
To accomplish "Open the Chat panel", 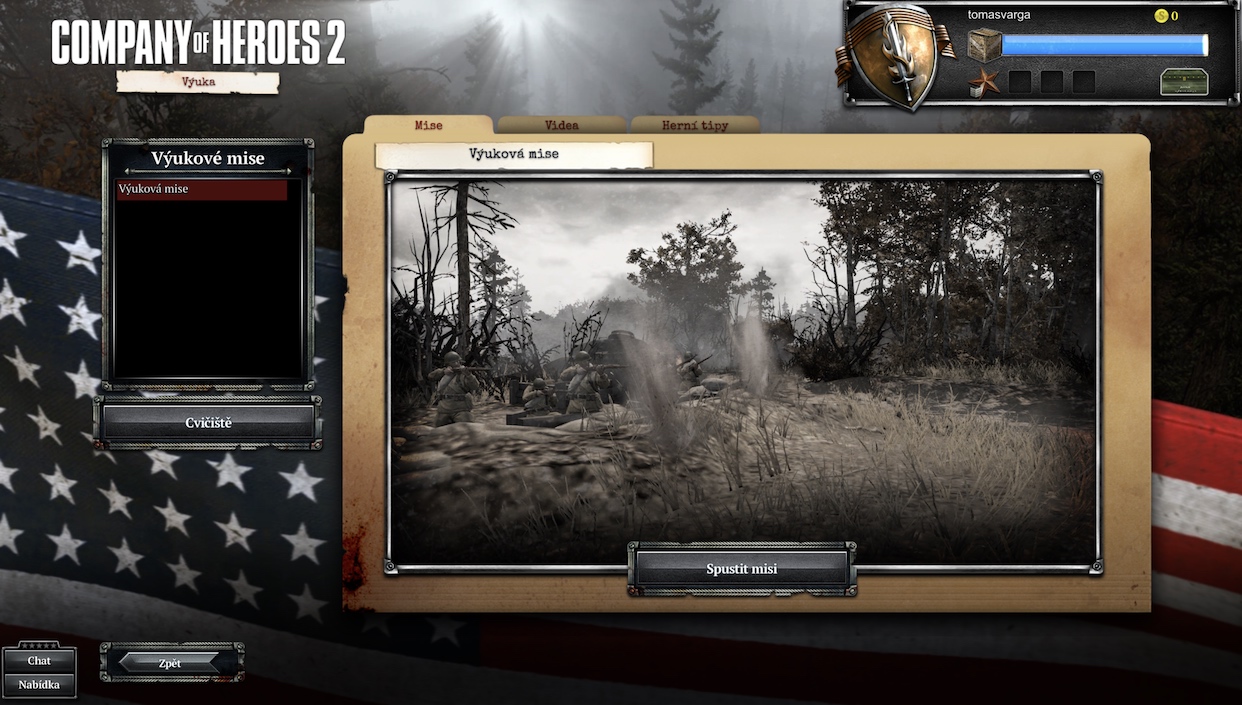I will coord(39,660).
